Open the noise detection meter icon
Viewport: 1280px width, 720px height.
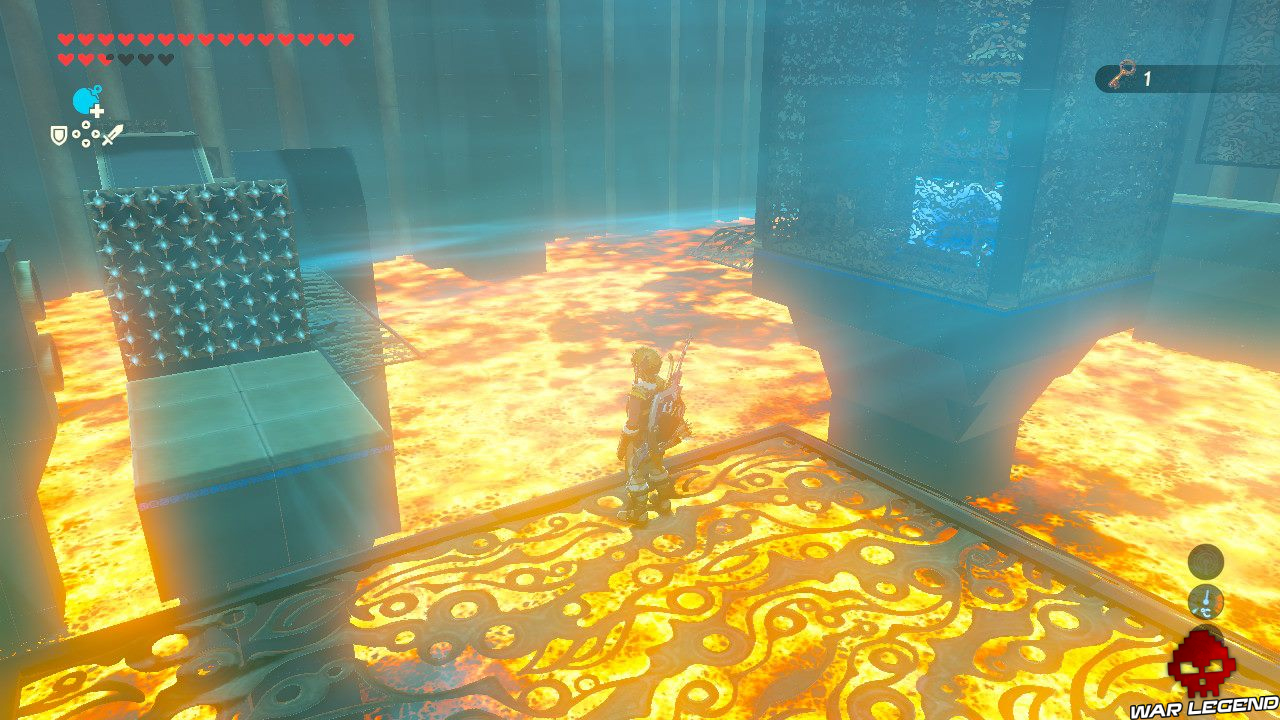coord(1206,562)
